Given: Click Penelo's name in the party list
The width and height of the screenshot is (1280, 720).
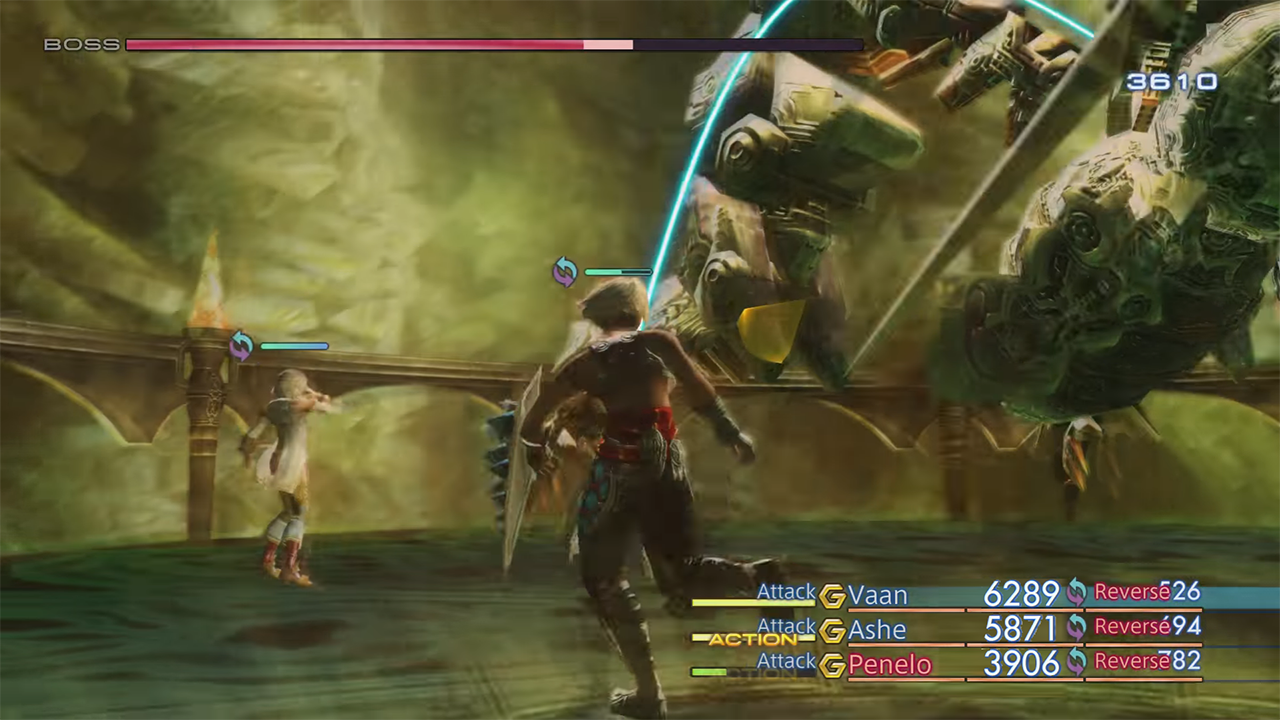Looking at the screenshot, I should (x=889, y=663).
